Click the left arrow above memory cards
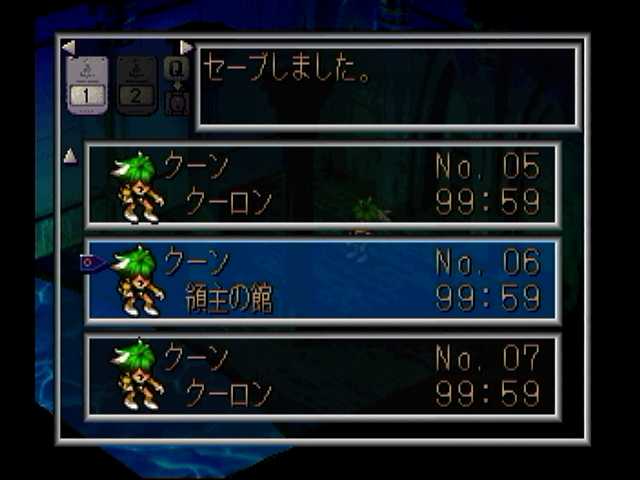This screenshot has height=480, width=640. 68,47
